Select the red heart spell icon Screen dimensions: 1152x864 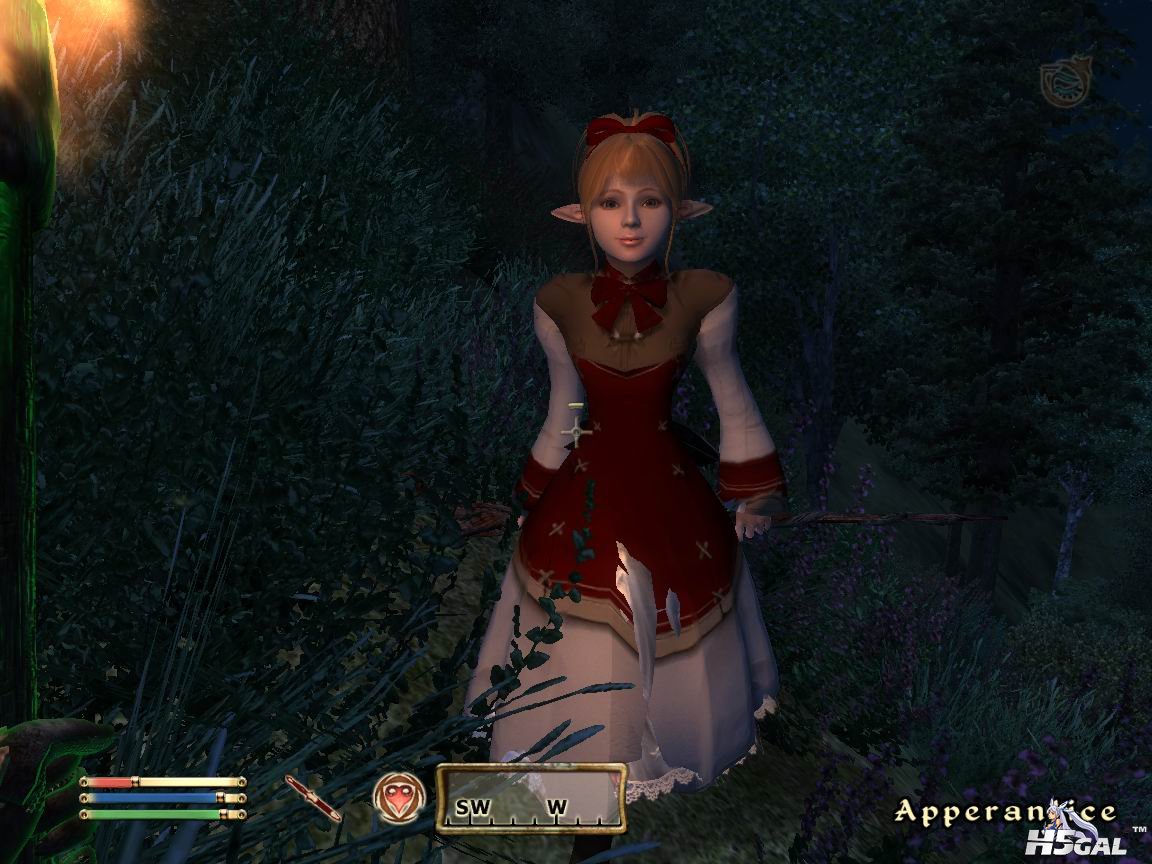pyautogui.click(x=399, y=797)
